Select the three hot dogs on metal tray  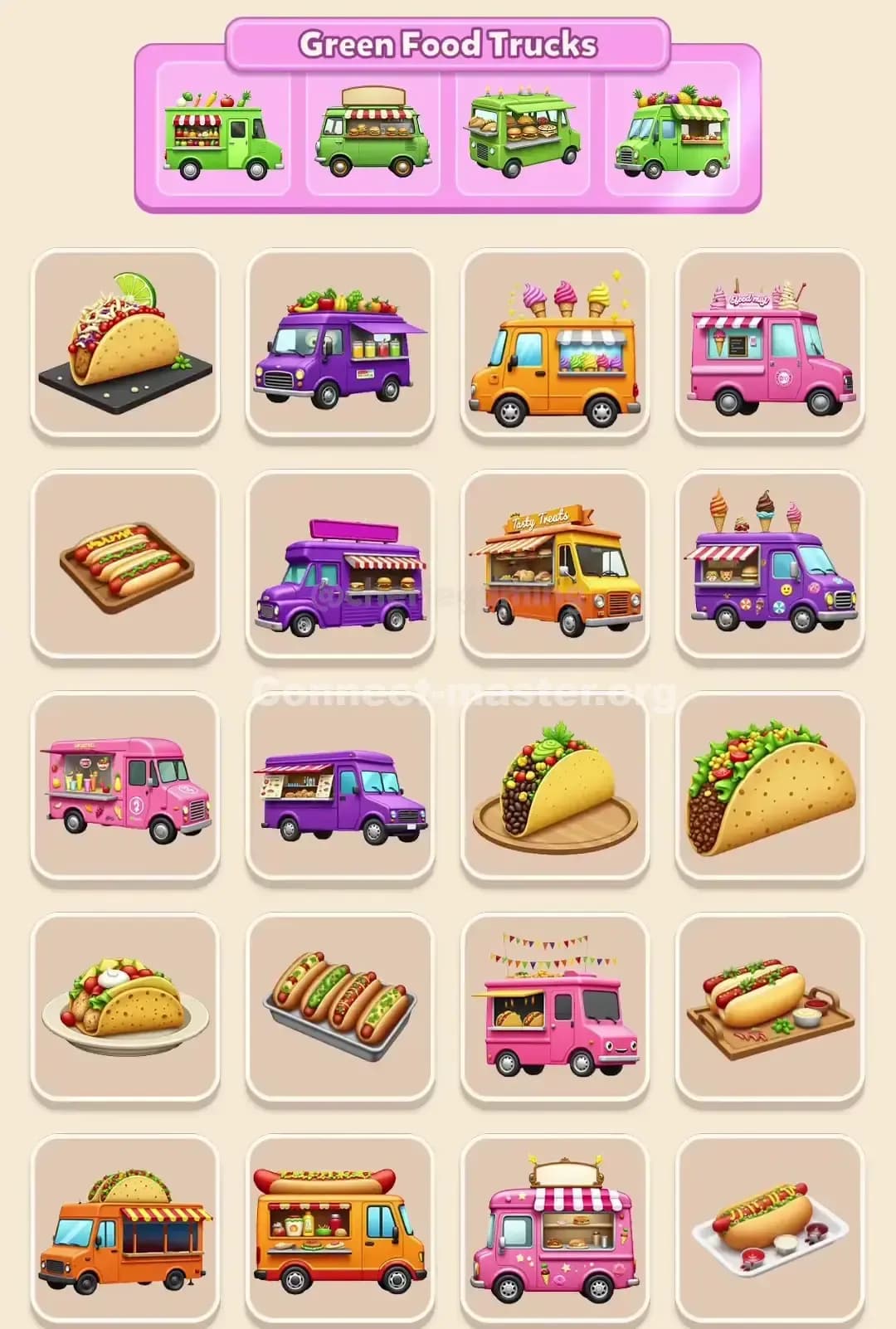coord(339,1007)
